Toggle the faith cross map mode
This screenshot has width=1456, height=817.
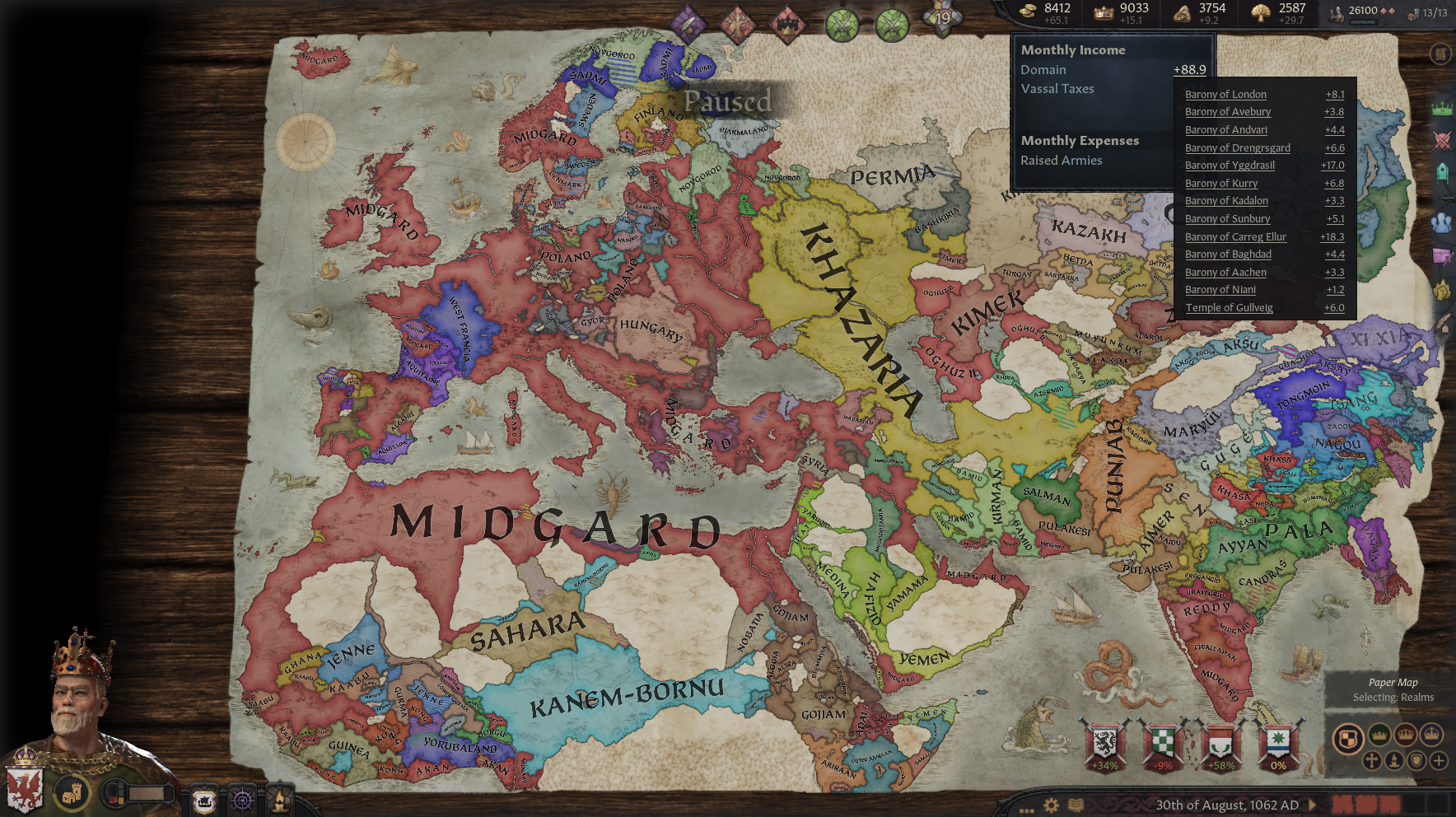[1372, 761]
